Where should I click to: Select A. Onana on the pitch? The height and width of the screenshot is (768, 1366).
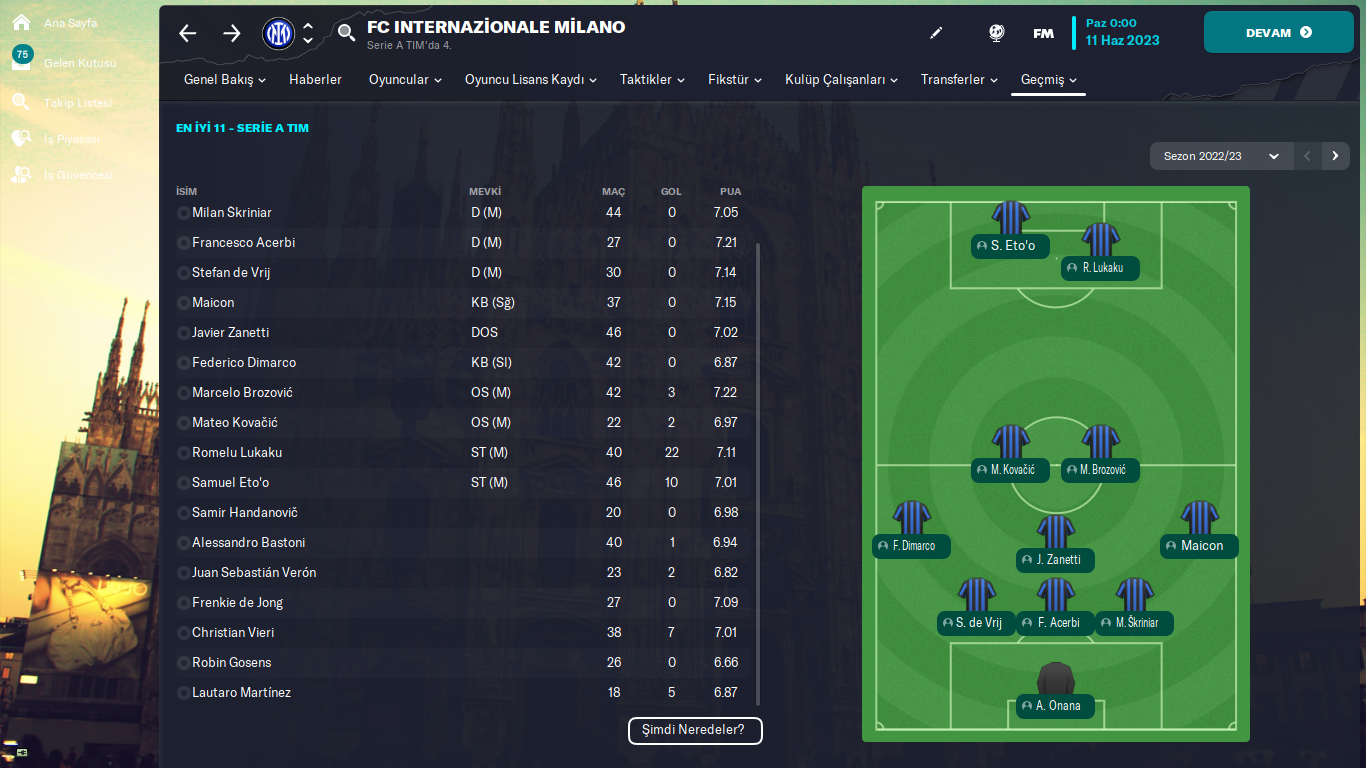pos(1056,706)
